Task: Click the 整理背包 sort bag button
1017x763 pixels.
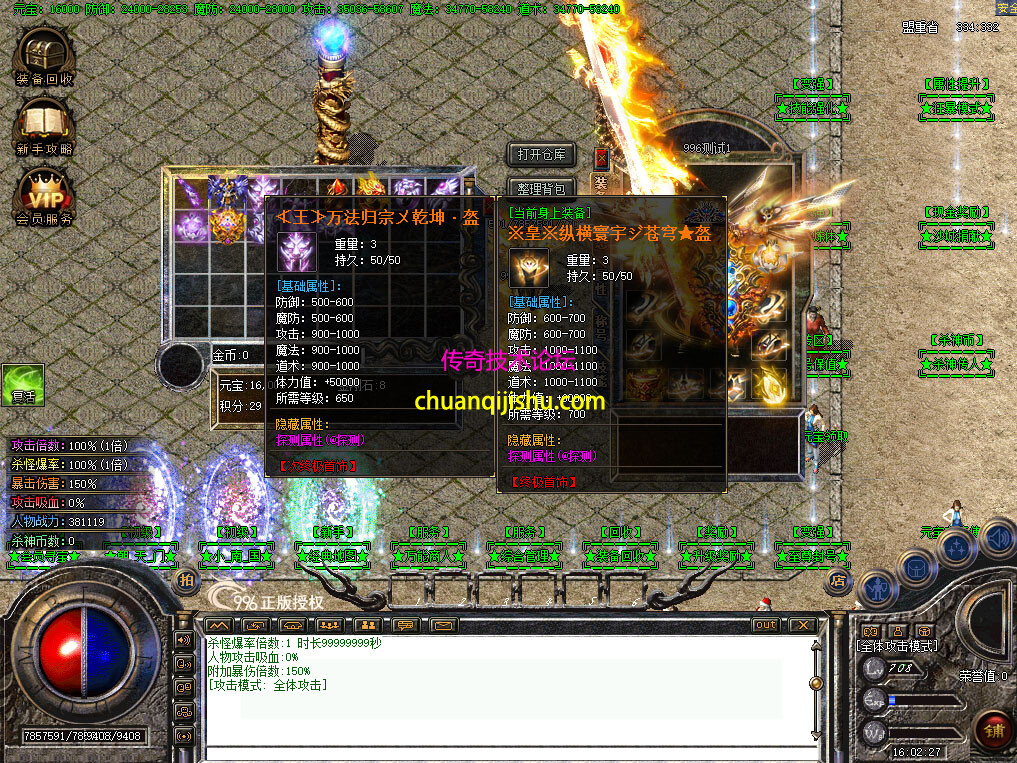Action: 541,188
